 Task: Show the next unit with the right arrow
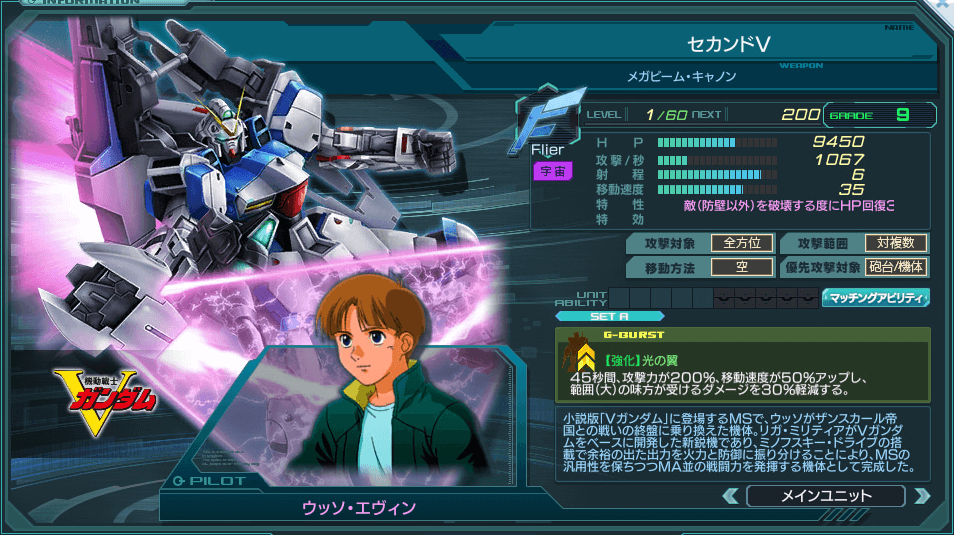tap(921, 496)
